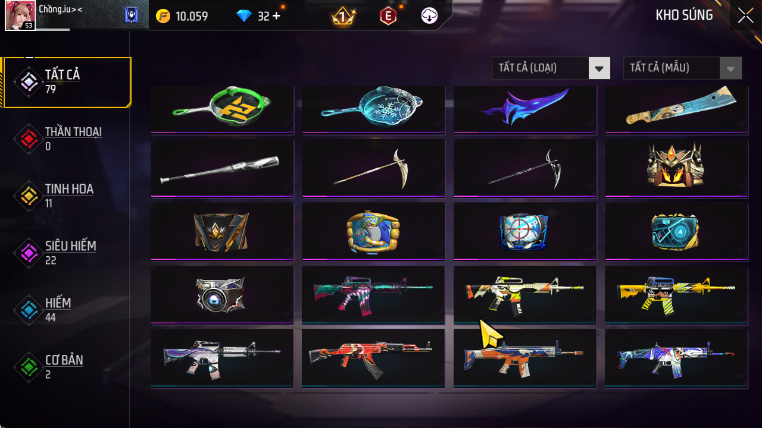
Task: Select the flaming crown loot box skin
Action: (676, 166)
